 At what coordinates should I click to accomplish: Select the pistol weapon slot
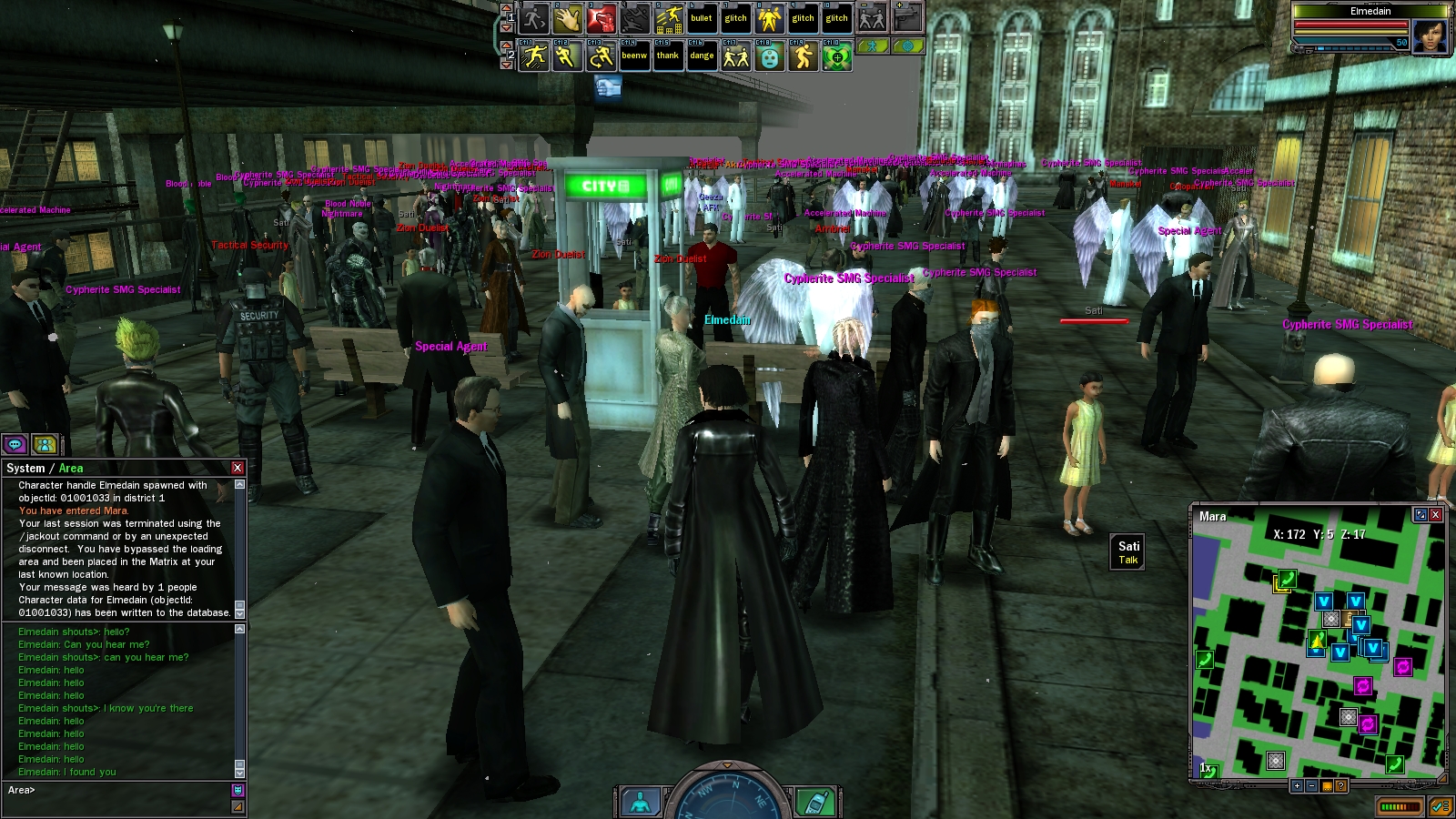907,17
